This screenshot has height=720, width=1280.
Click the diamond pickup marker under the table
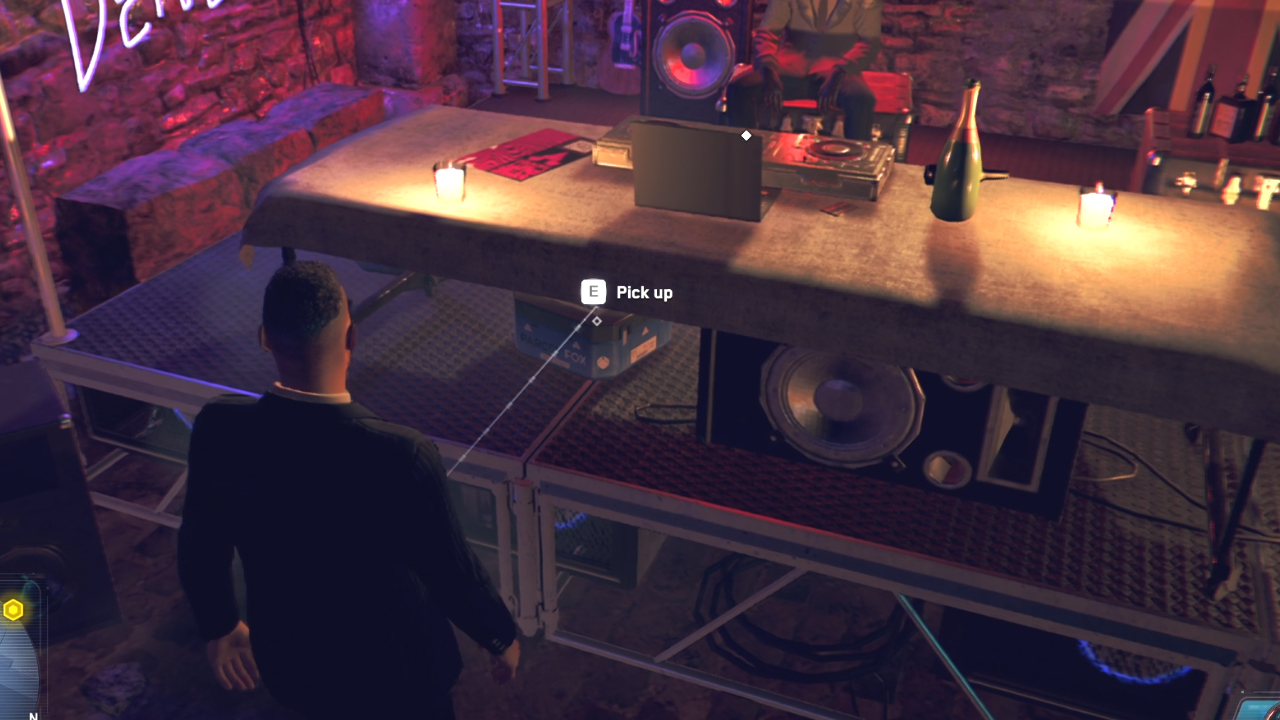[x=597, y=321]
